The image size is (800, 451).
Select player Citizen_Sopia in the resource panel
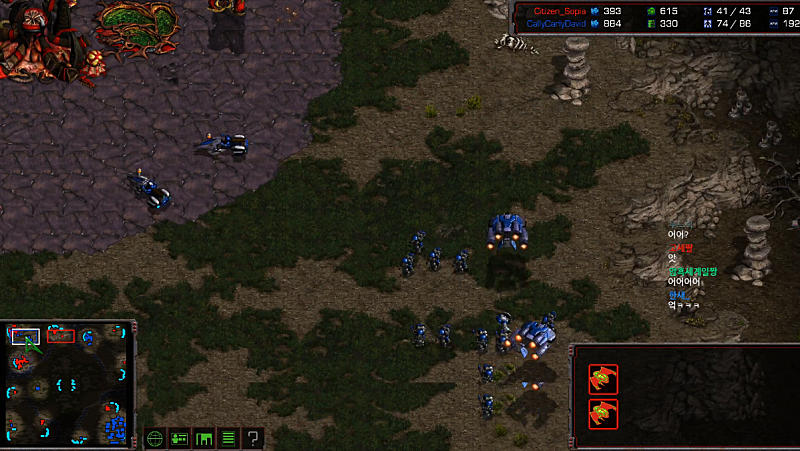coord(559,11)
